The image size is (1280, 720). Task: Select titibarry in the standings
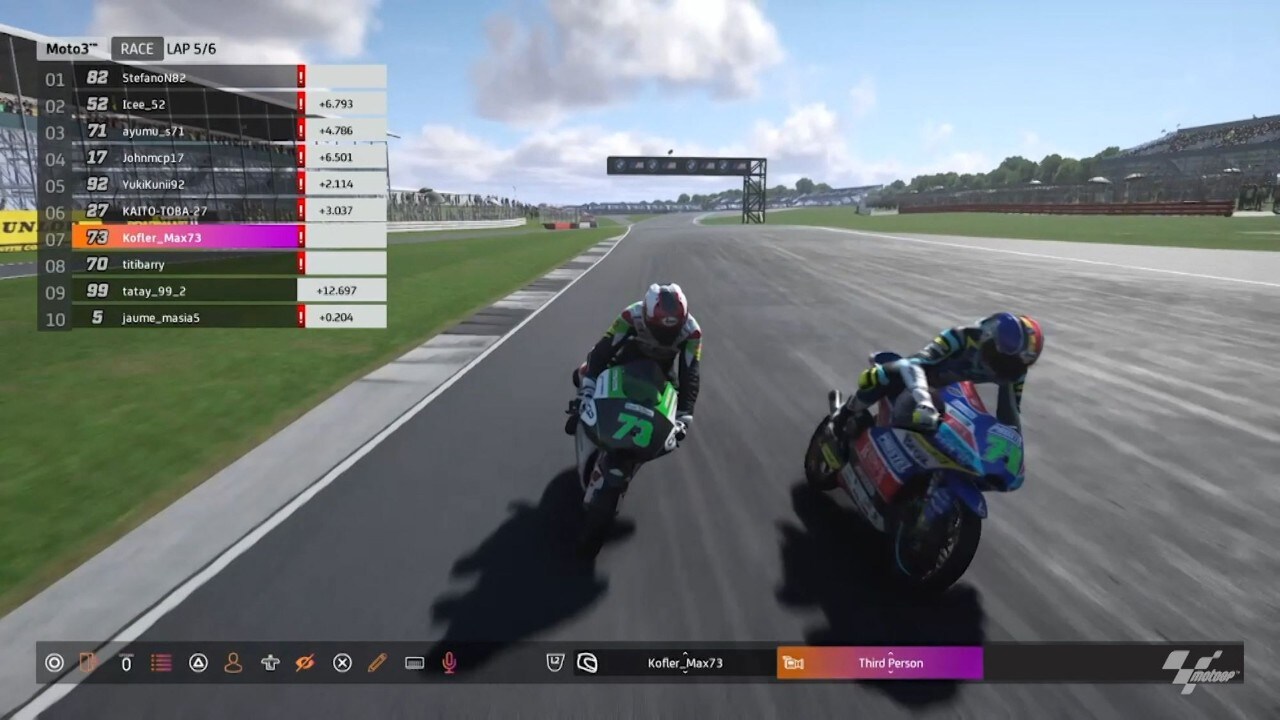[x=185, y=264]
